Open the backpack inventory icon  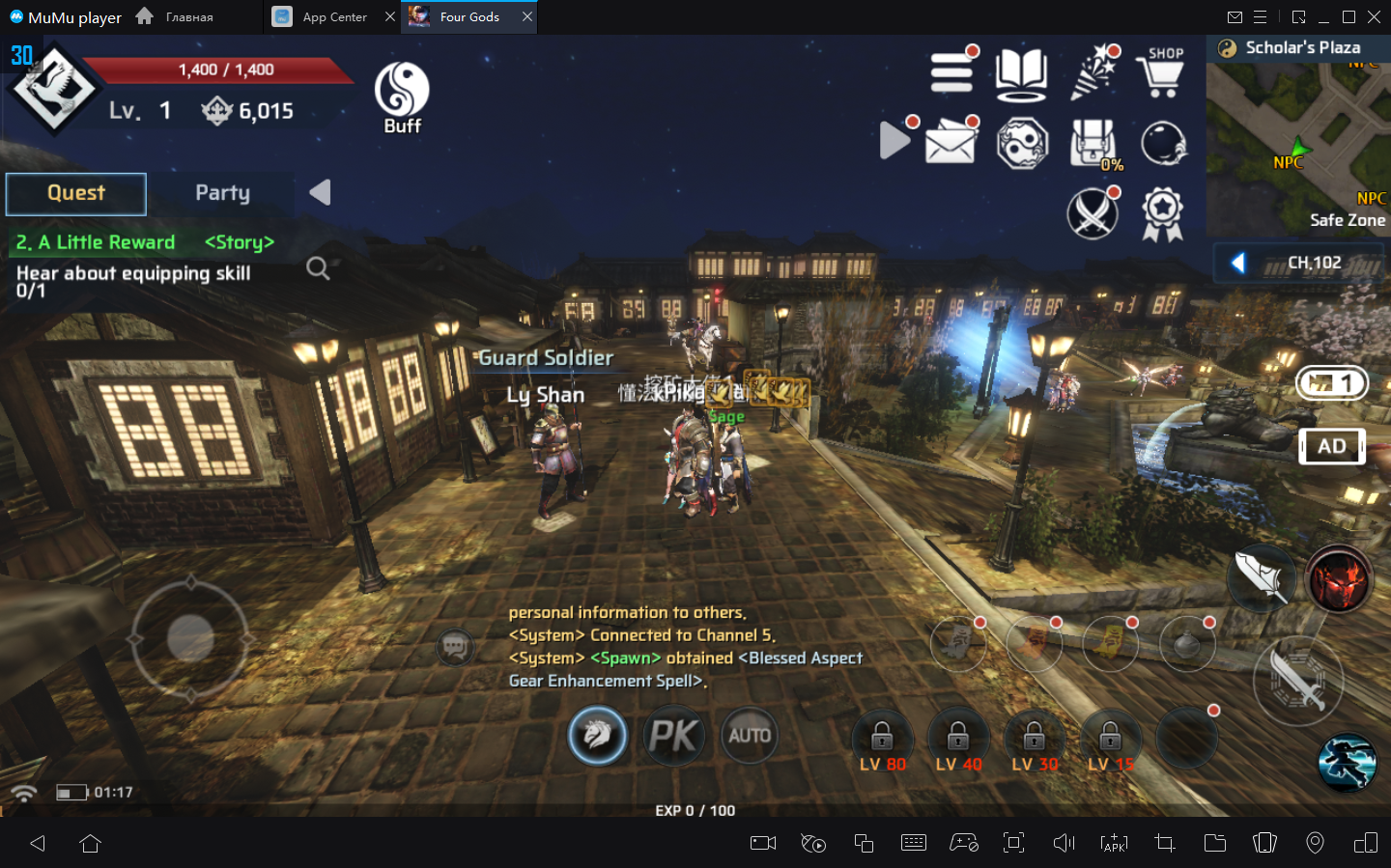pyautogui.click(x=1093, y=144)
